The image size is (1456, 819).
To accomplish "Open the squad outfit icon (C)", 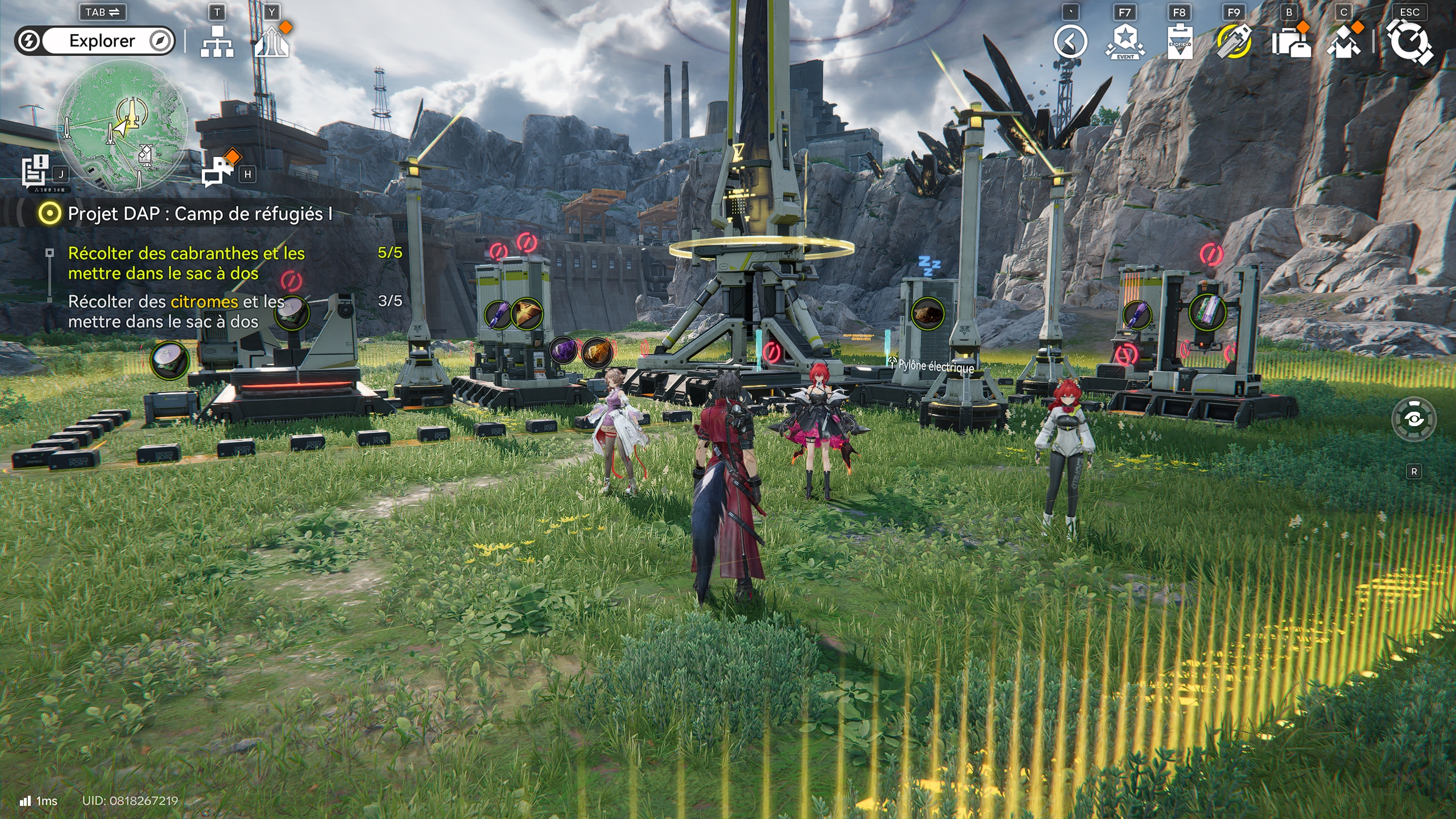I will point(1342,43).
